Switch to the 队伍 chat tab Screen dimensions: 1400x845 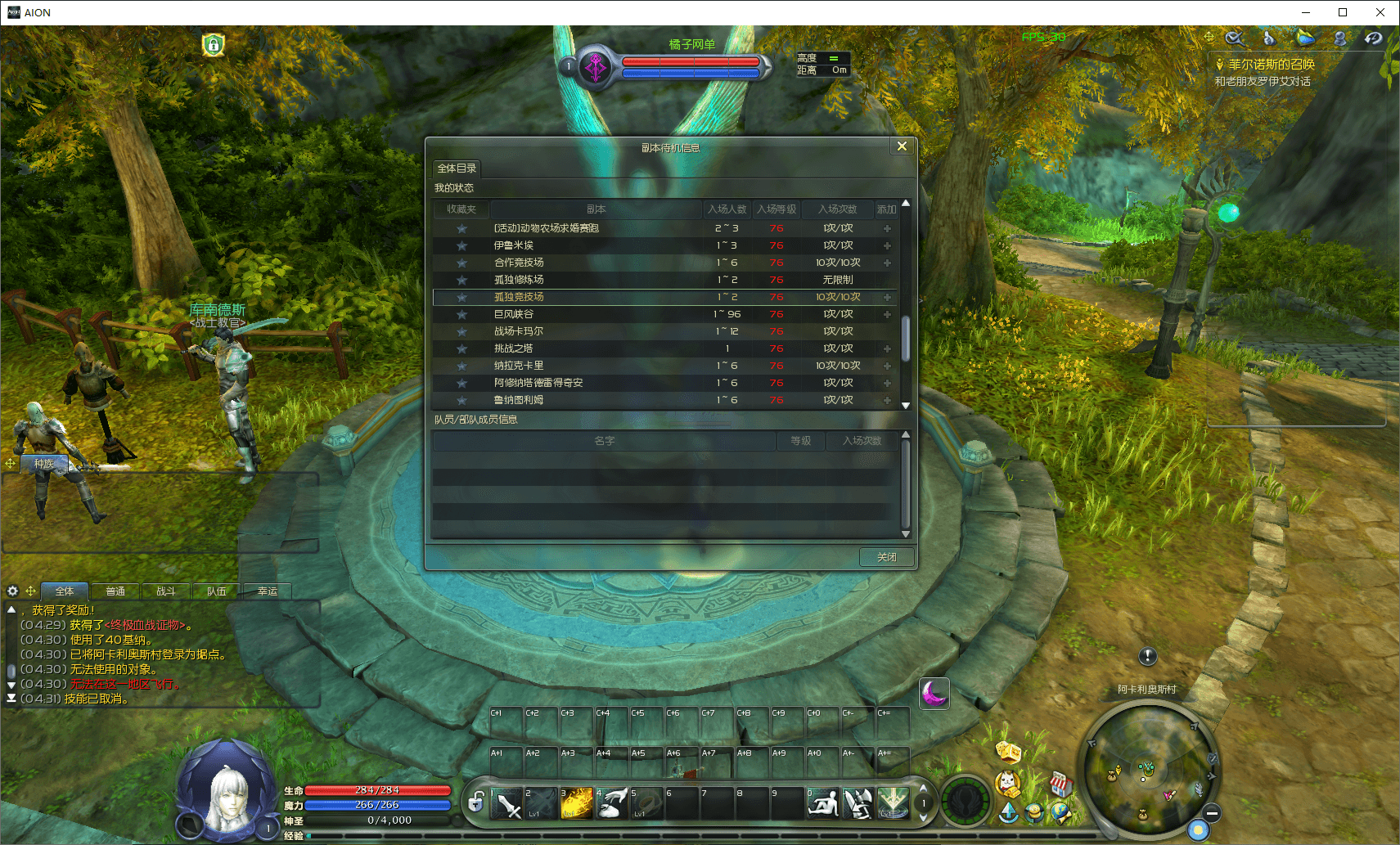(x=217, y=591)
